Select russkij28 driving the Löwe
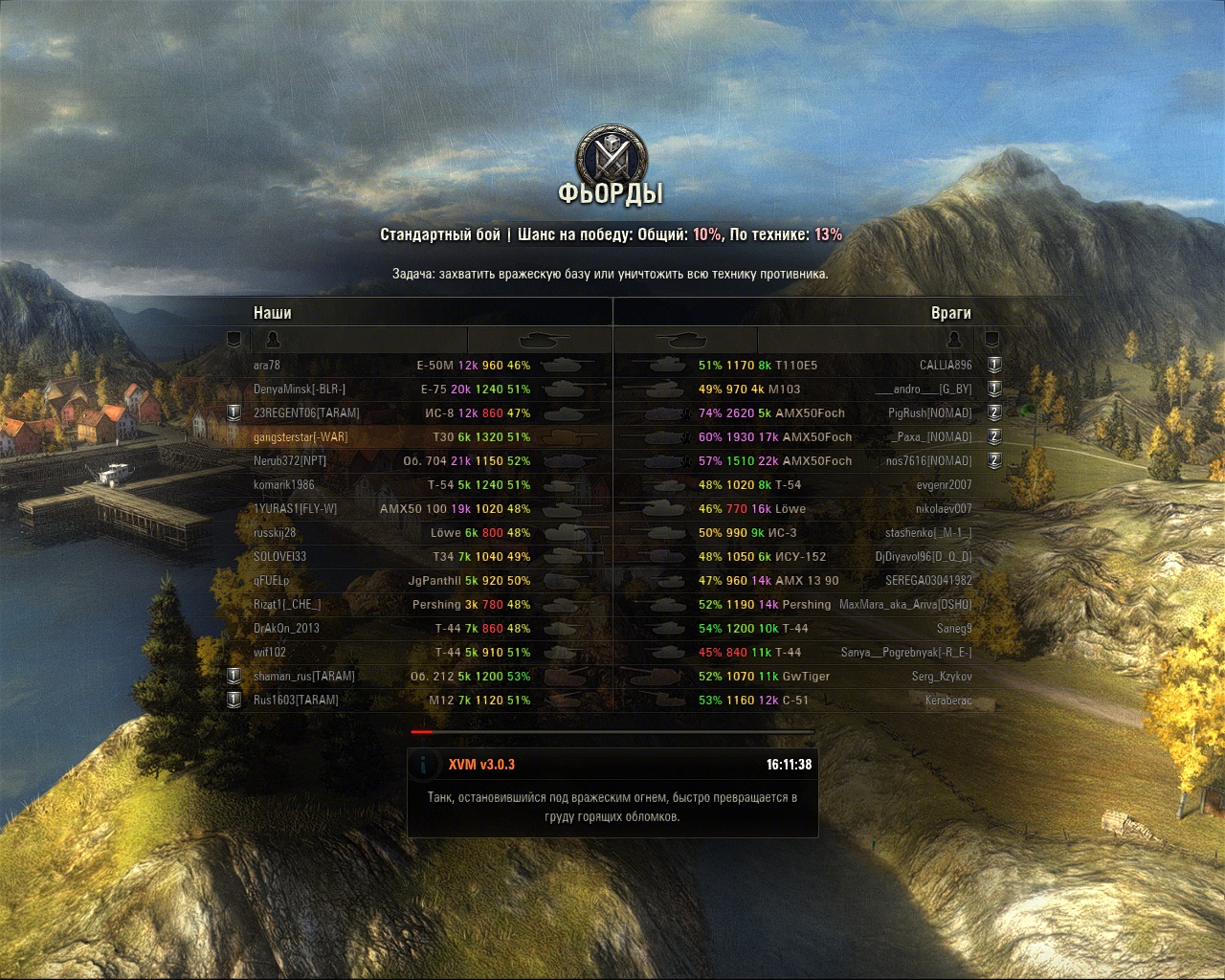This screenshot has height=980, width=1225. 275,533
